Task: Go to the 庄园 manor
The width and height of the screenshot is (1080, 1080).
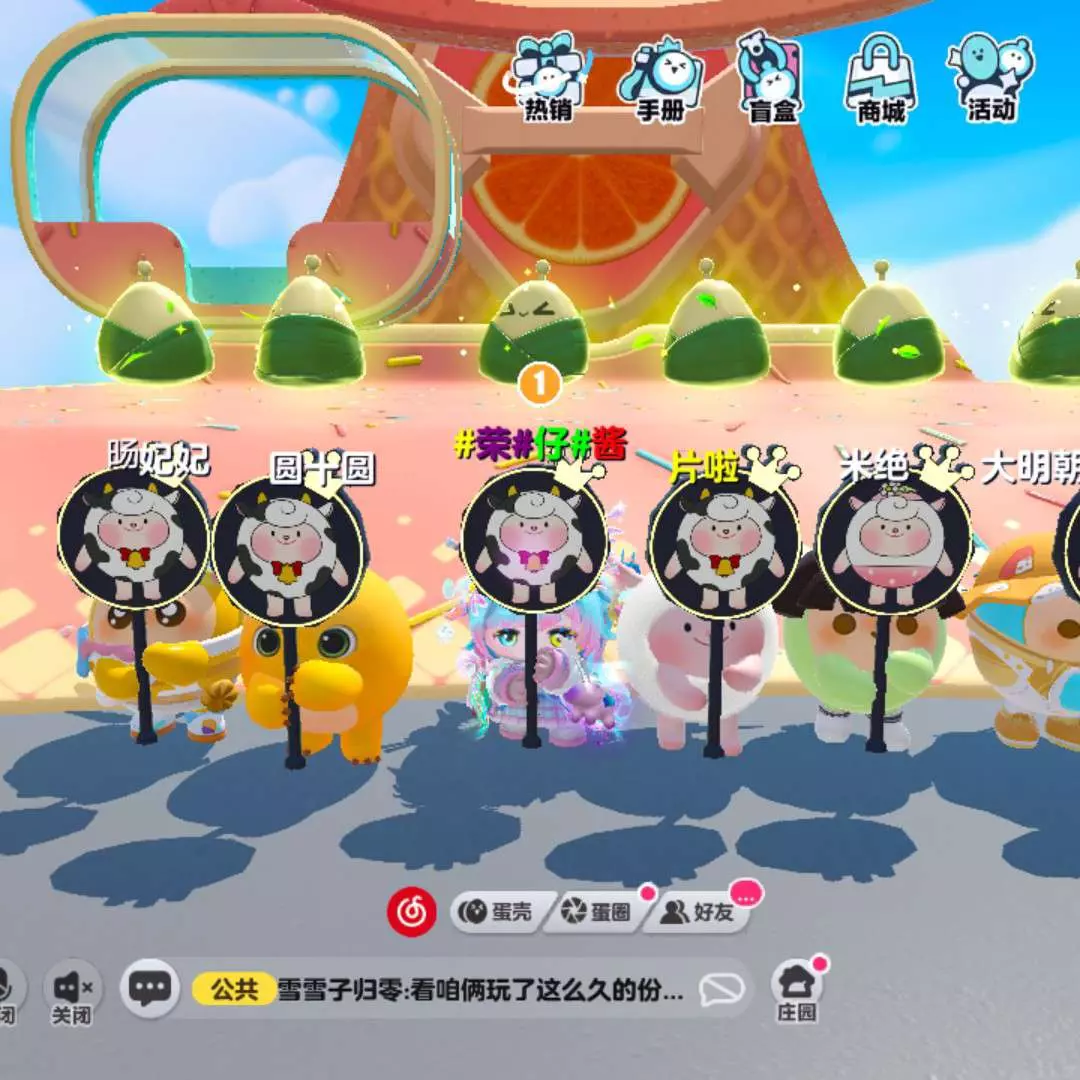Action: (x=797, y=988)
